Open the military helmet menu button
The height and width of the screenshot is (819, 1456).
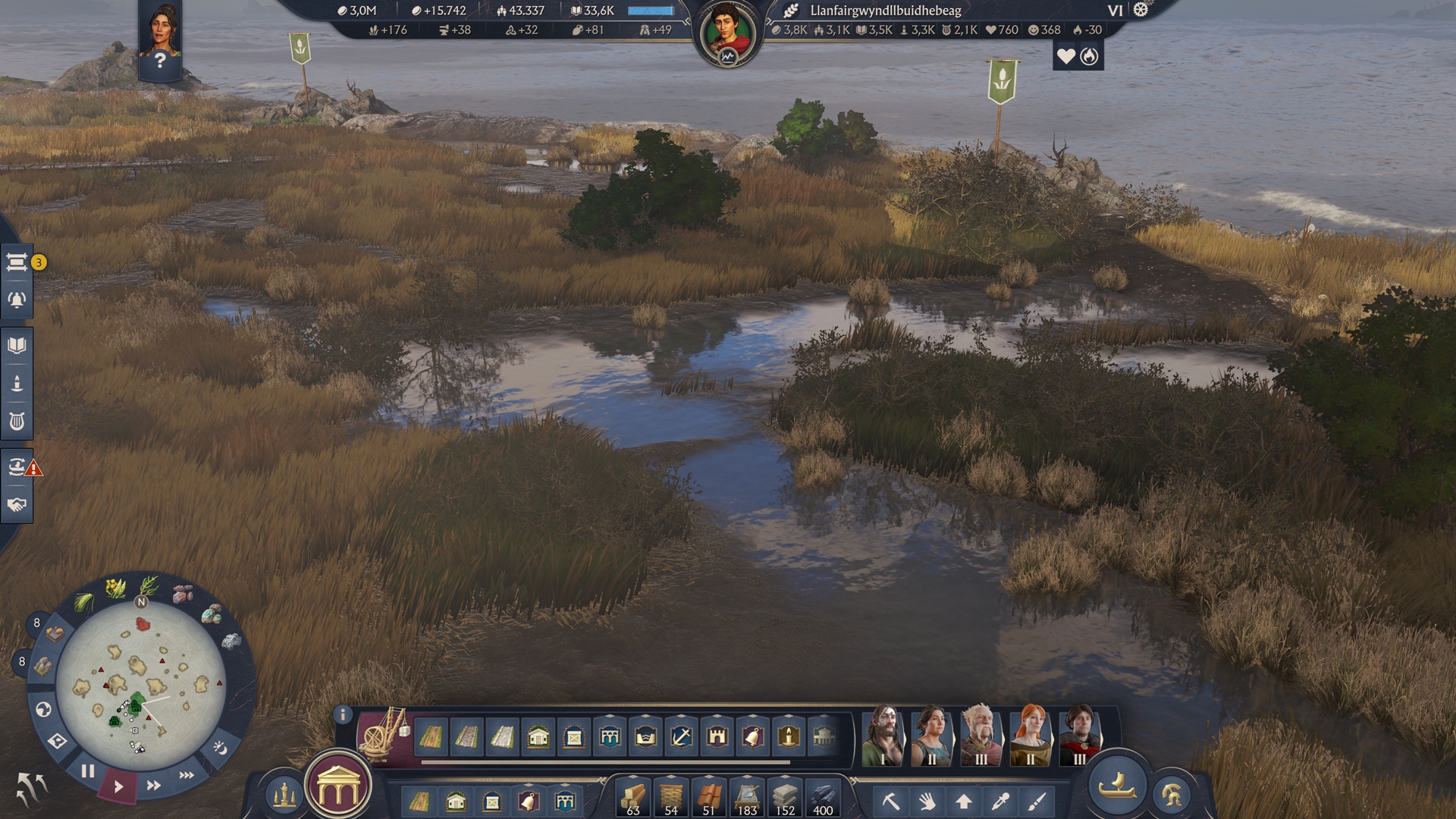click(1172, 795)
